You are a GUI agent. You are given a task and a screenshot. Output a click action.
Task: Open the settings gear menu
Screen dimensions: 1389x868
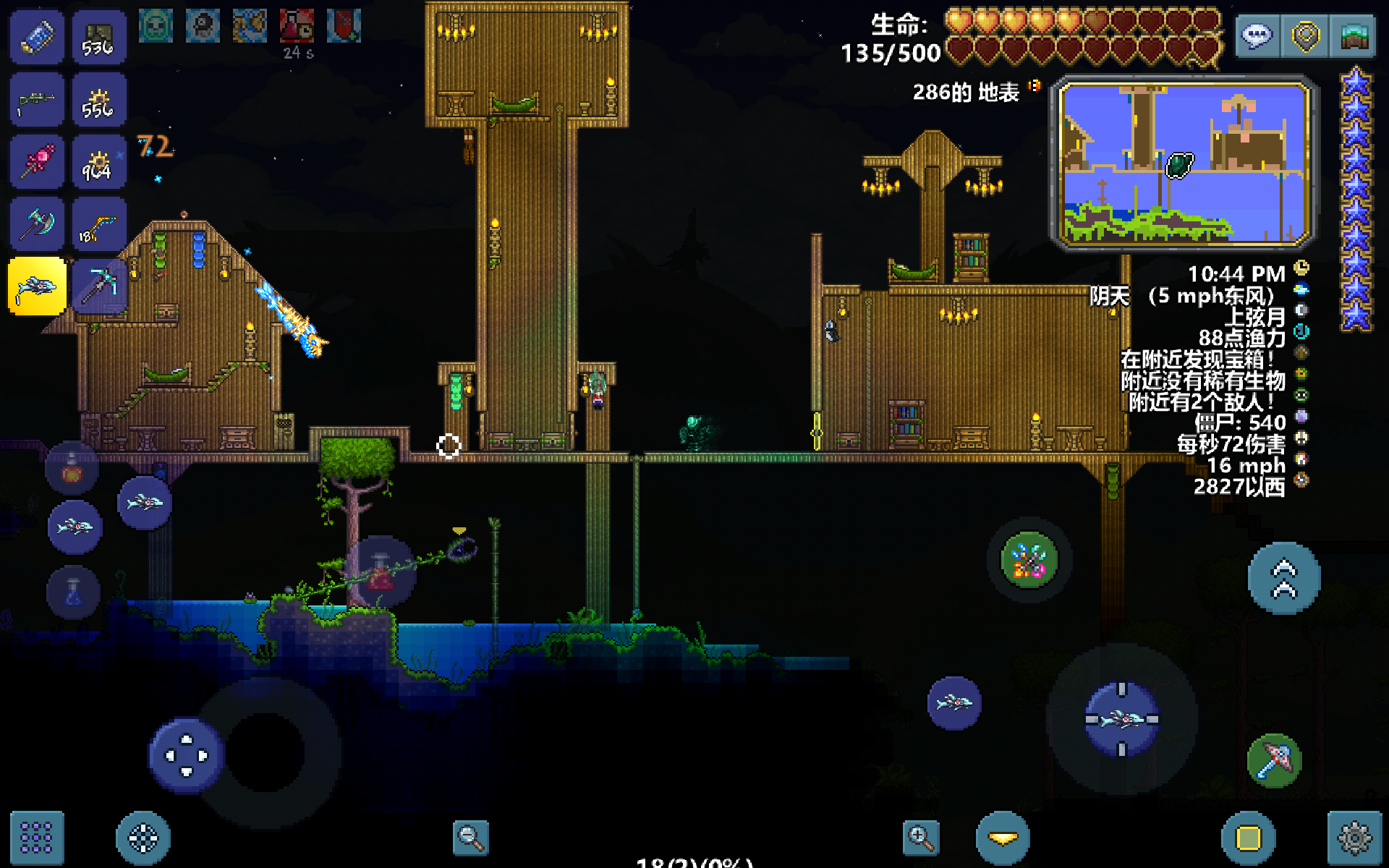(x=1354, y=838)
